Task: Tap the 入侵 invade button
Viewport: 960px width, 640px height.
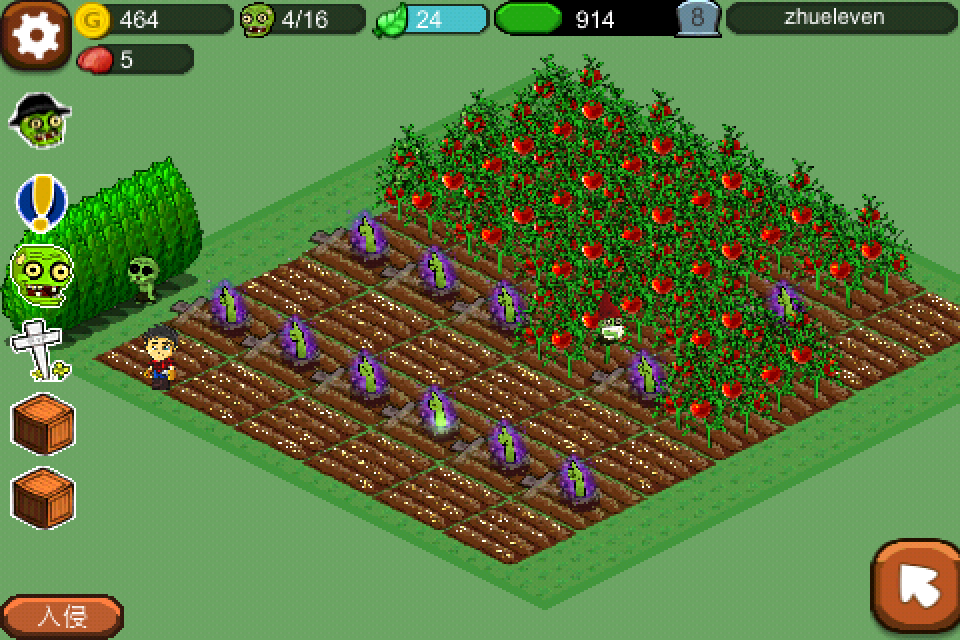Action: coord(62,616)
